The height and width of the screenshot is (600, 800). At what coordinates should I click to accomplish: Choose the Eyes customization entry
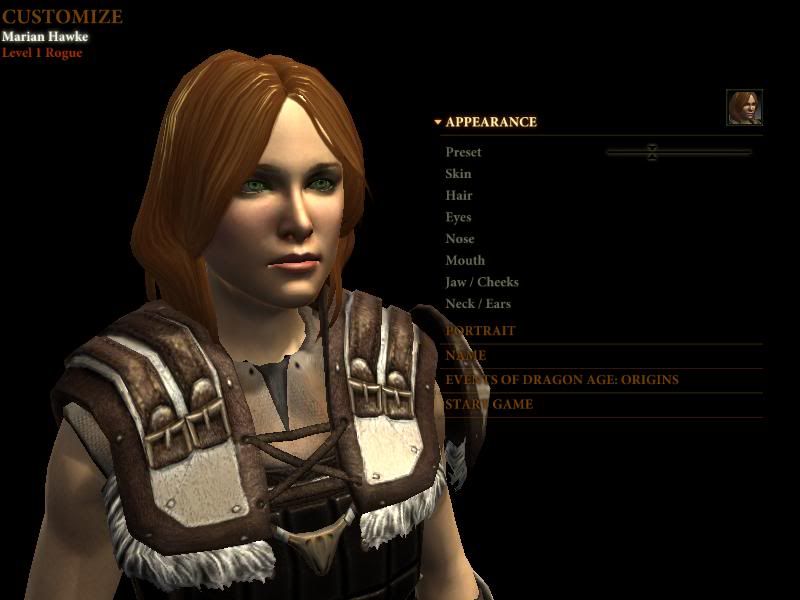tap(458, 217)
